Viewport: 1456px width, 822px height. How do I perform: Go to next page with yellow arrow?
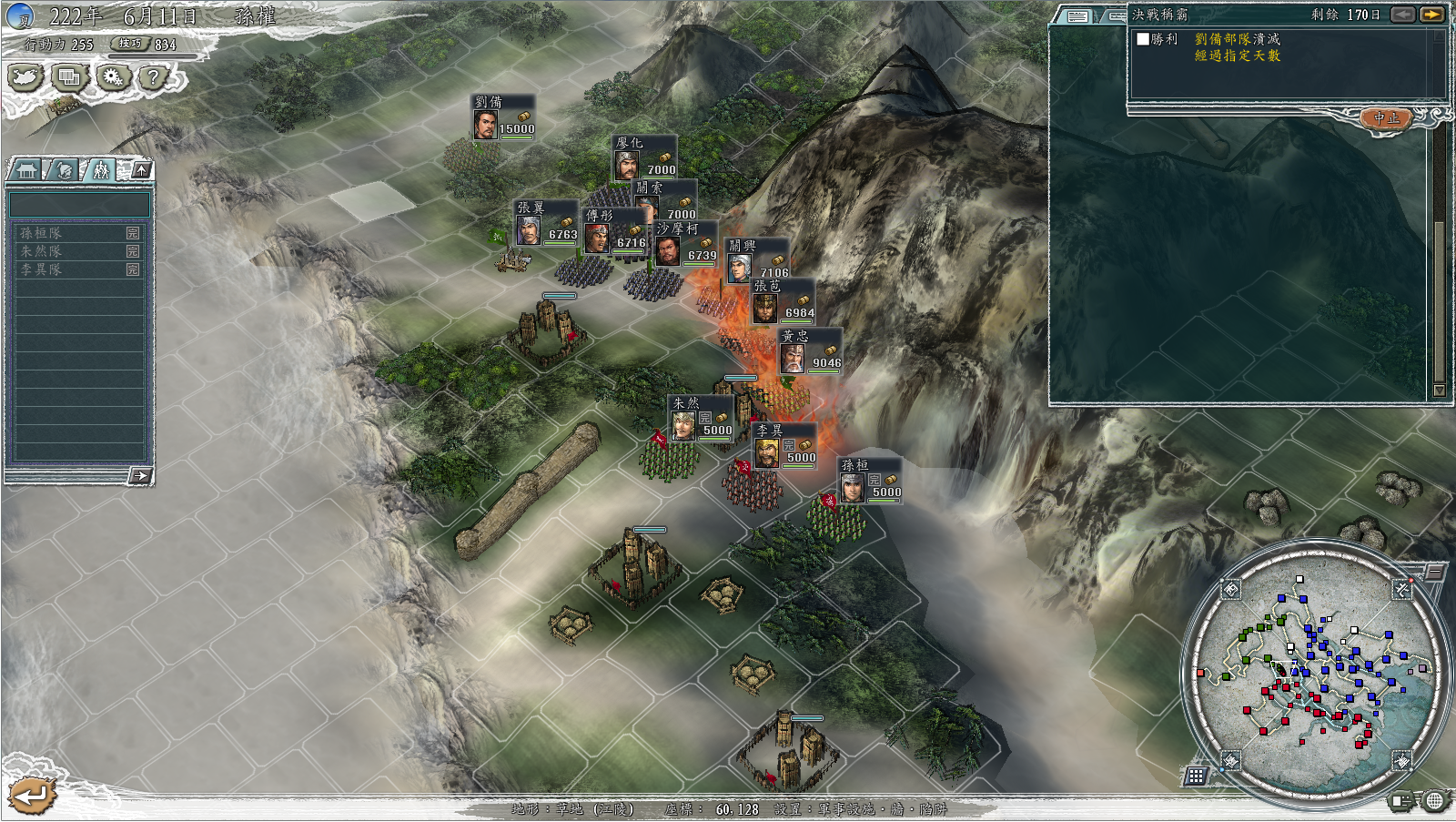click(1432, 15)
